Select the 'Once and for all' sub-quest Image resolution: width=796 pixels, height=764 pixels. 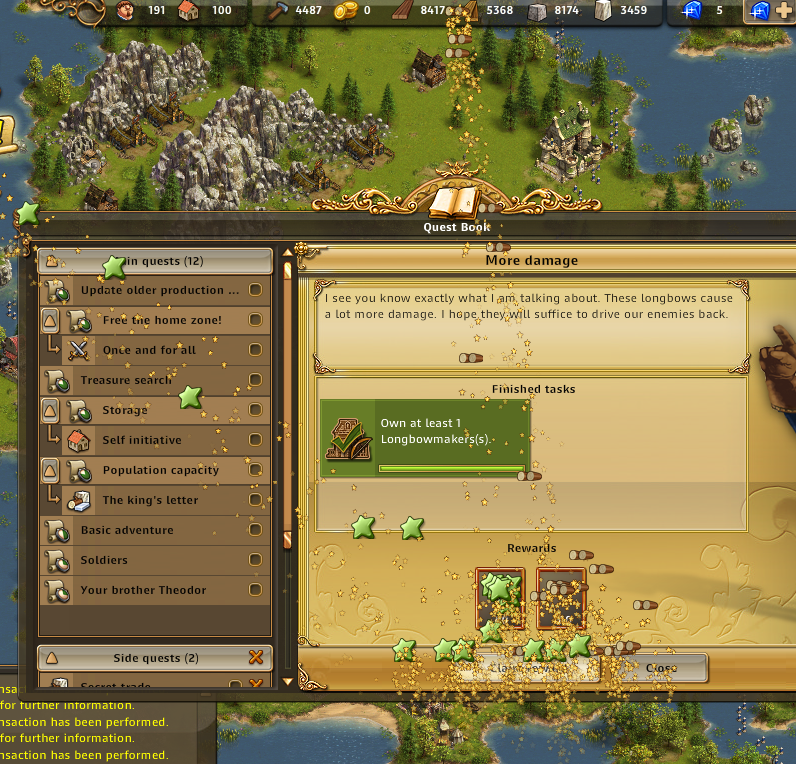click(150, 350)
